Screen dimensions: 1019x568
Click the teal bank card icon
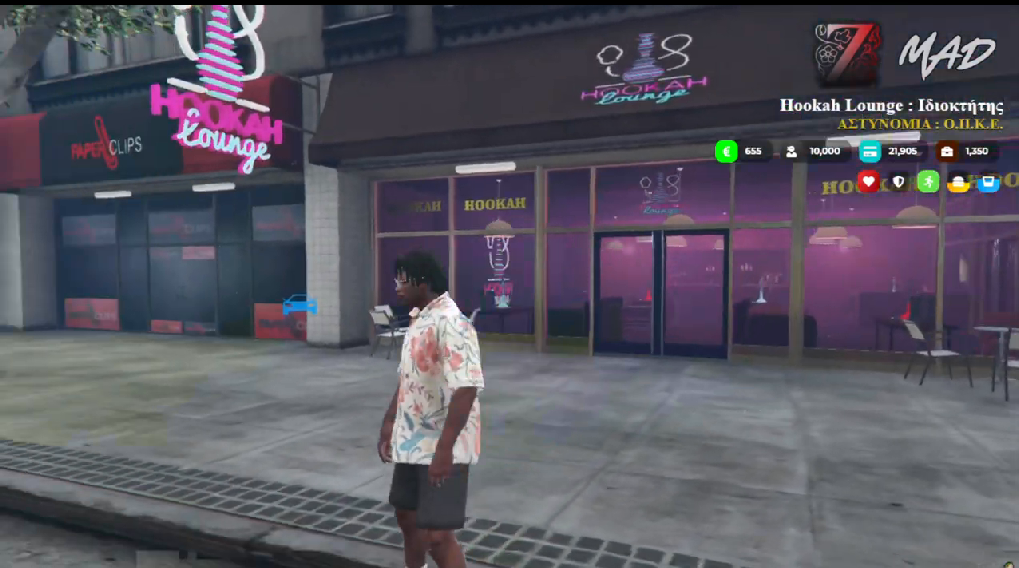pos(870,151)
